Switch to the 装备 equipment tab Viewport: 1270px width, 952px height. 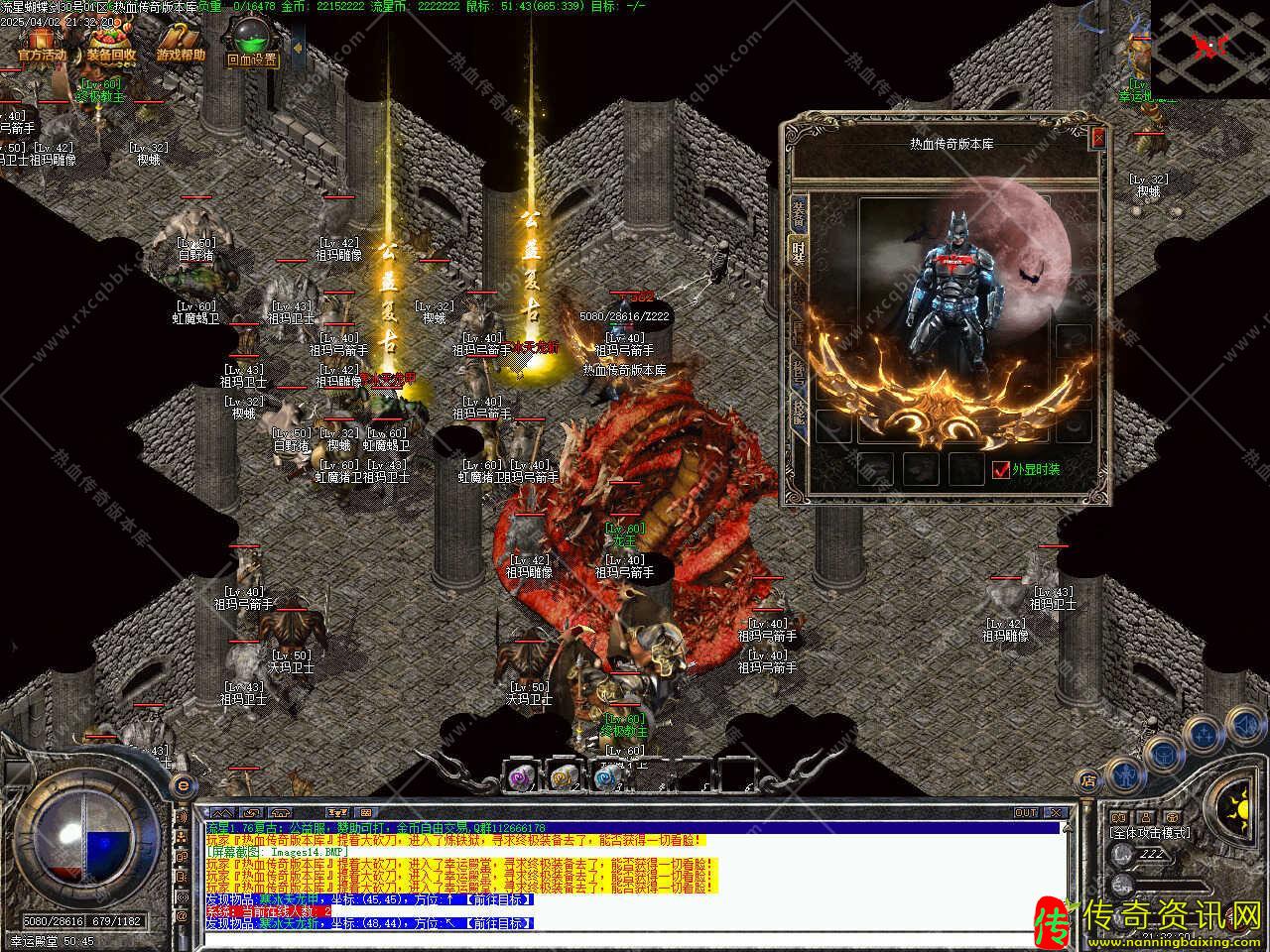click(x=798, y=213)
